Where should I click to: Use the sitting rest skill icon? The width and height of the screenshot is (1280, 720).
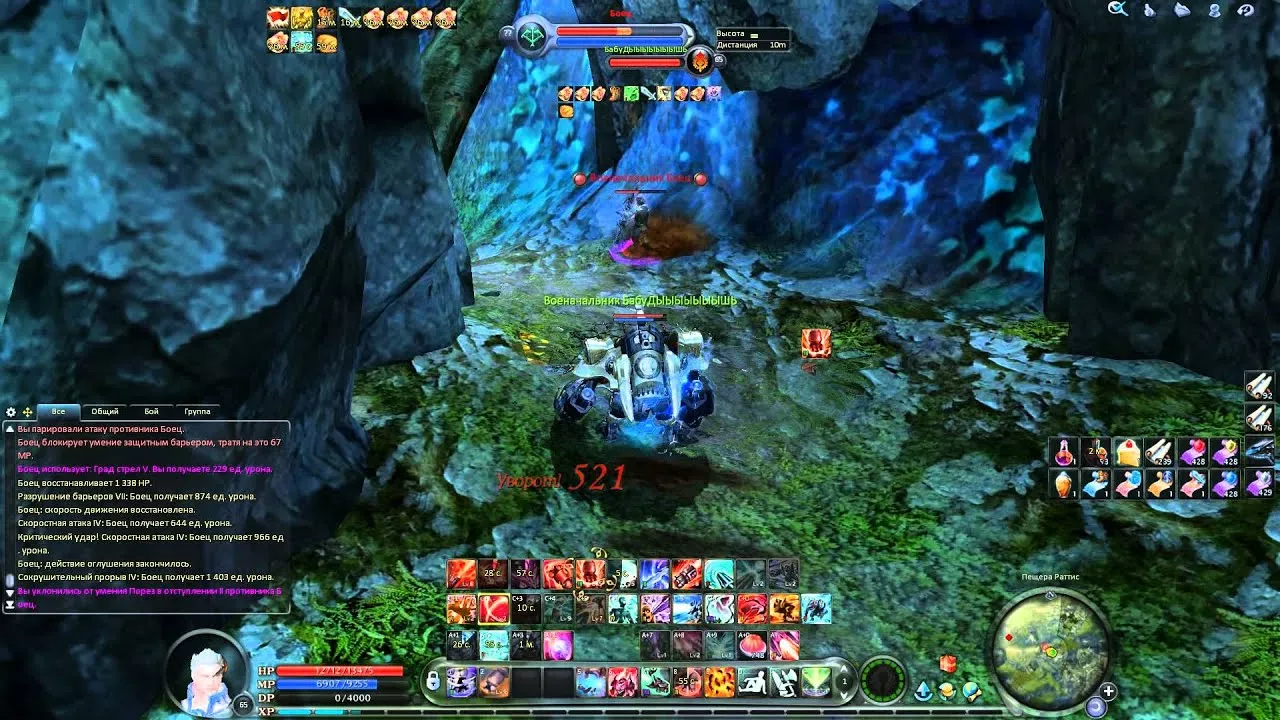(751, 682)
